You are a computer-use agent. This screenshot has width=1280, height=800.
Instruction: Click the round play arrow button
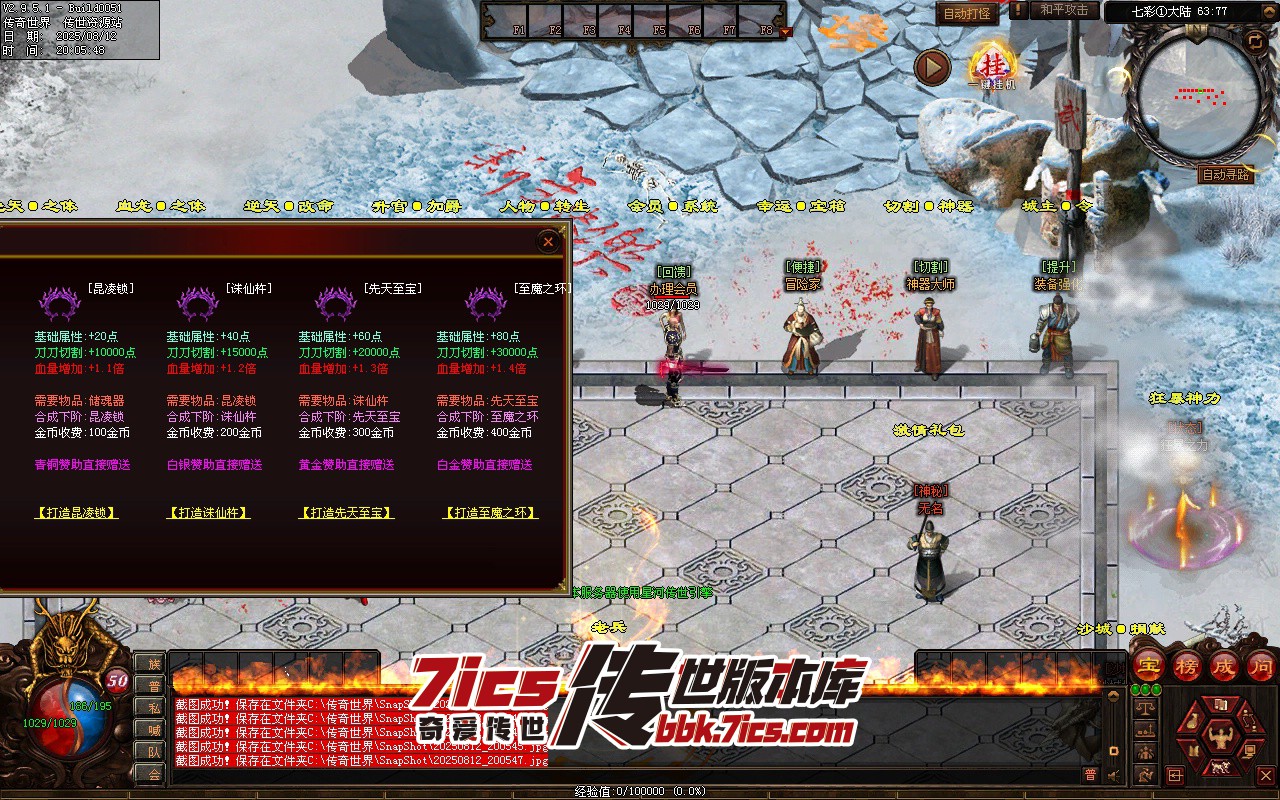click(932, 68)
